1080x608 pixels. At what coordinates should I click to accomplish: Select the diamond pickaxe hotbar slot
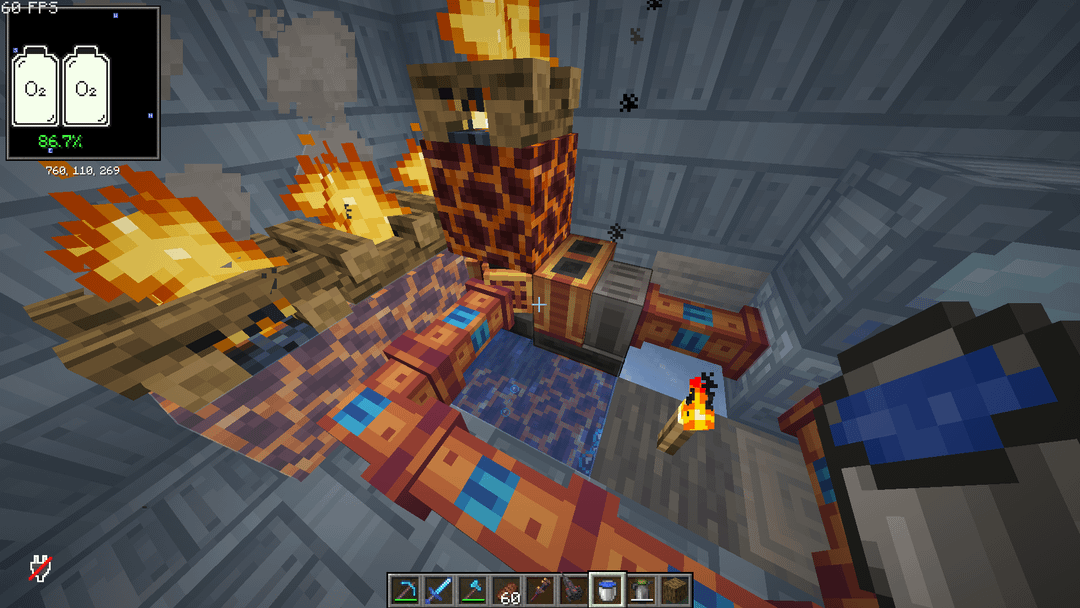click(404, 590)
